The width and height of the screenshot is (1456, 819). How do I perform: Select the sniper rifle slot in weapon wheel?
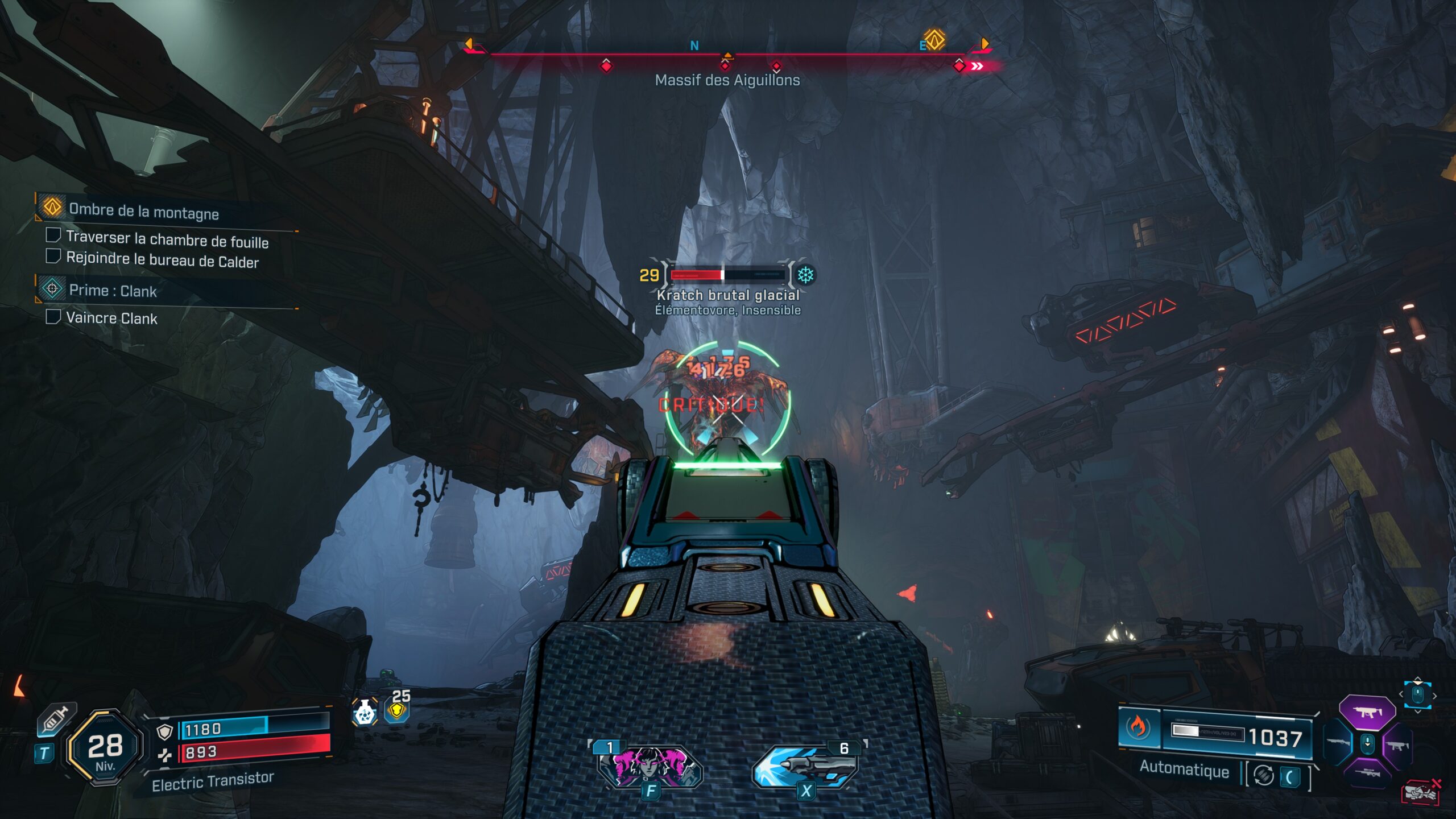pyautogui.click(x=1367, y=773)
